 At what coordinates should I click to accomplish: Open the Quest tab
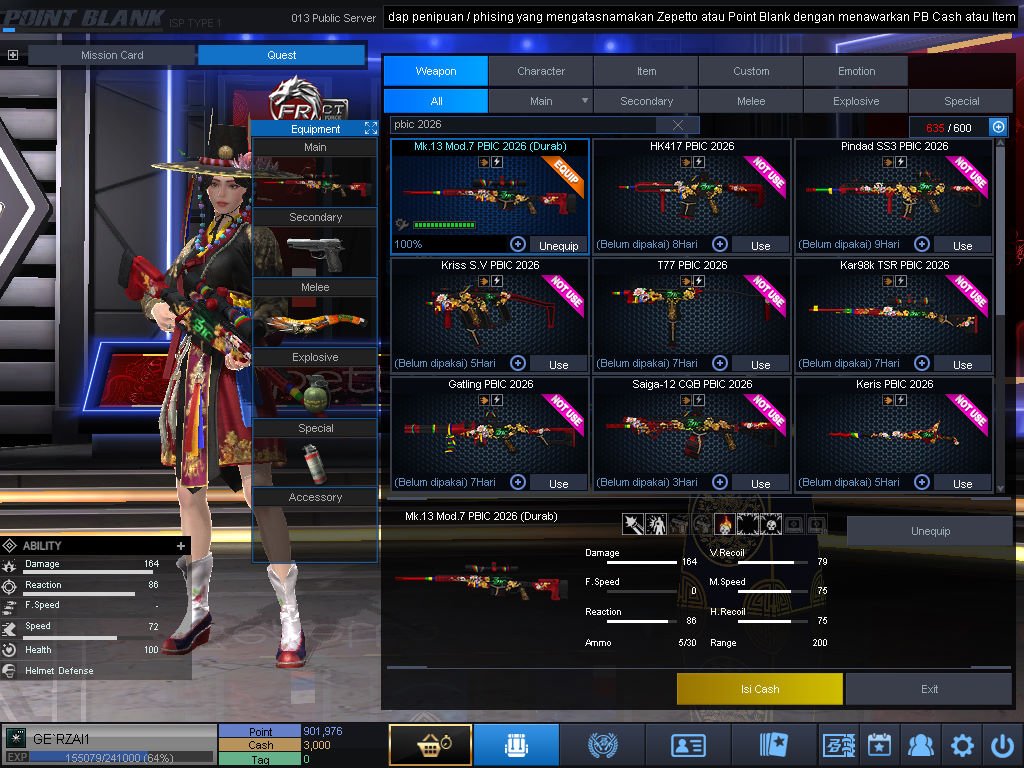(281, 55)
